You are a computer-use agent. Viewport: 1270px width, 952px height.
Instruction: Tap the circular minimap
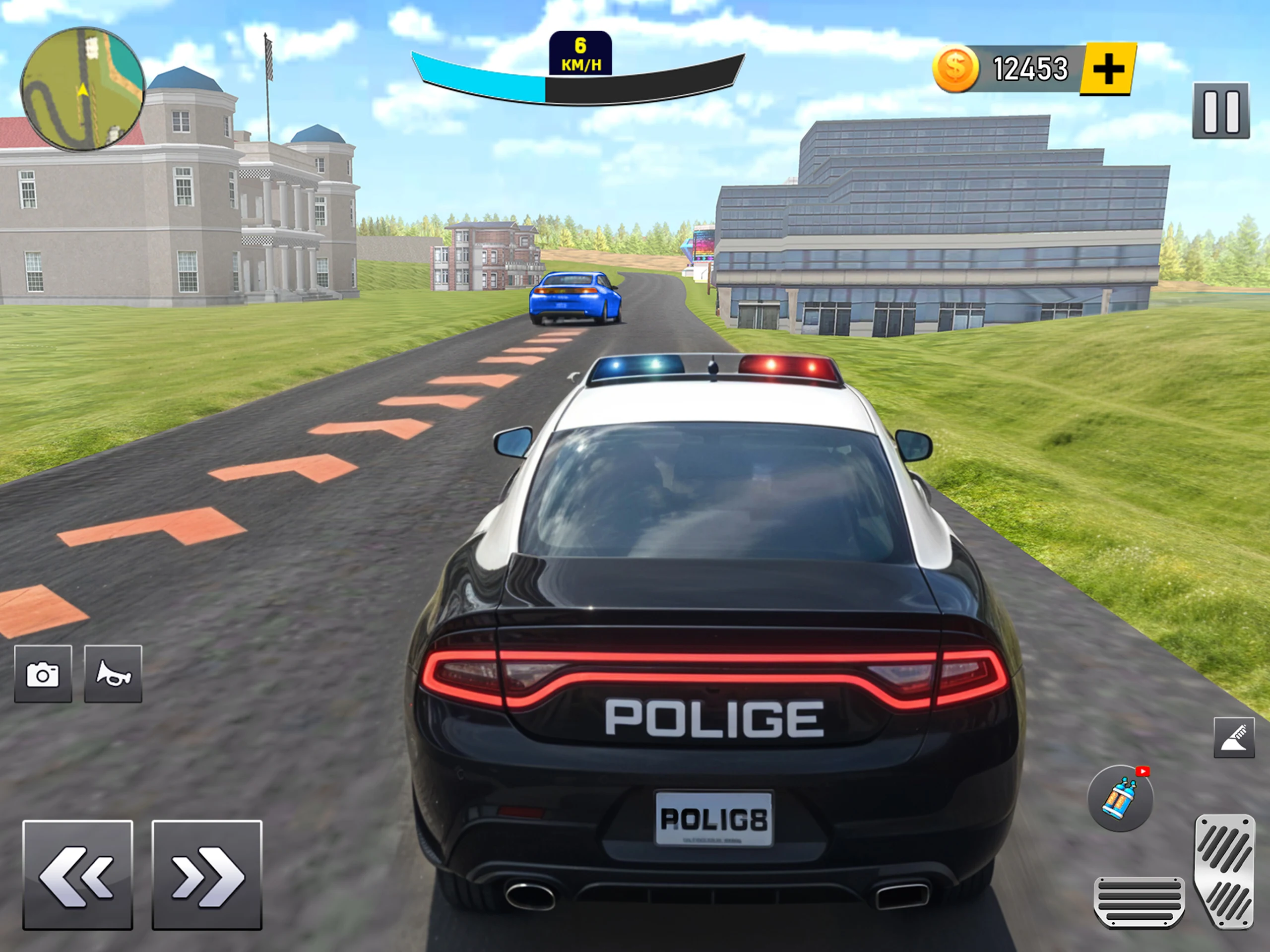point(82,90)
